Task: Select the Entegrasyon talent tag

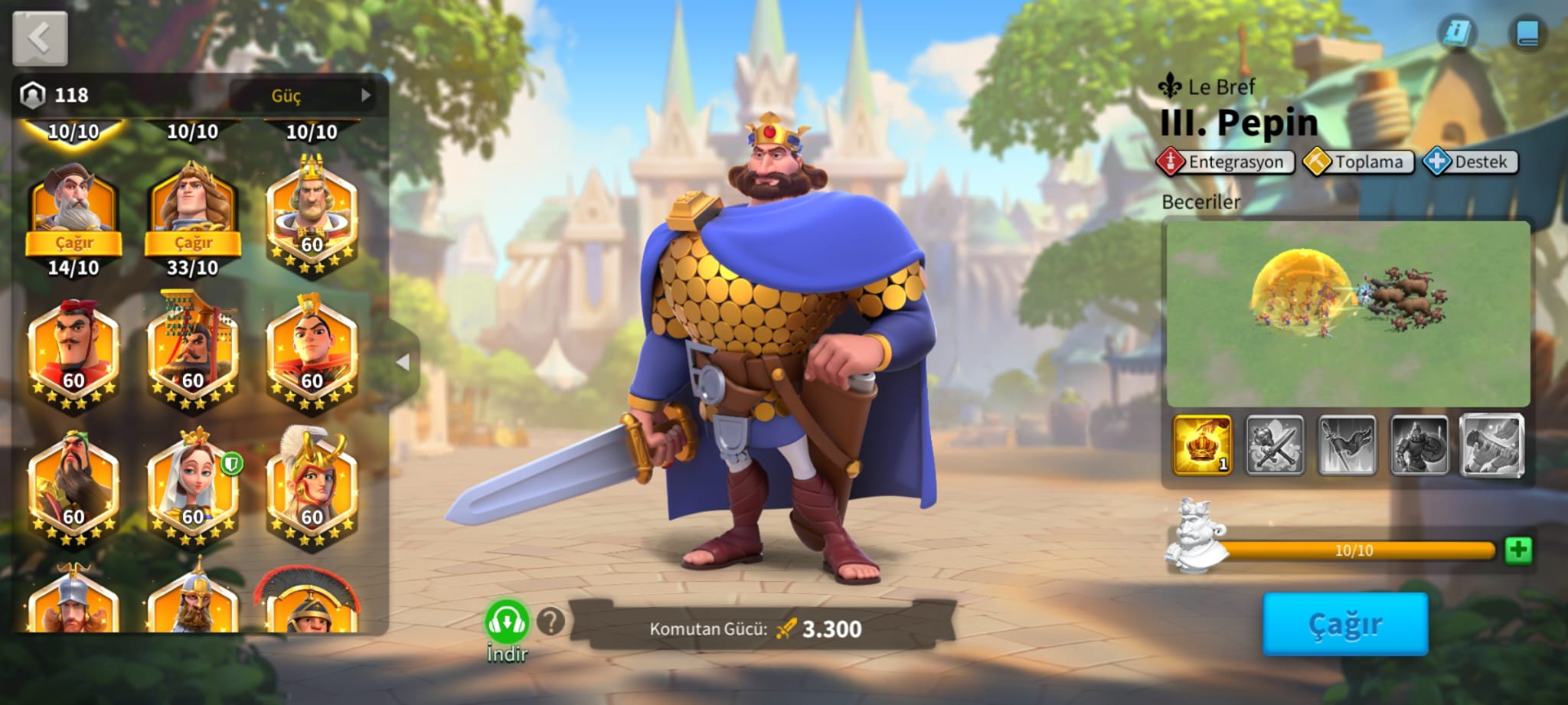Action: tap(1226, 162)
